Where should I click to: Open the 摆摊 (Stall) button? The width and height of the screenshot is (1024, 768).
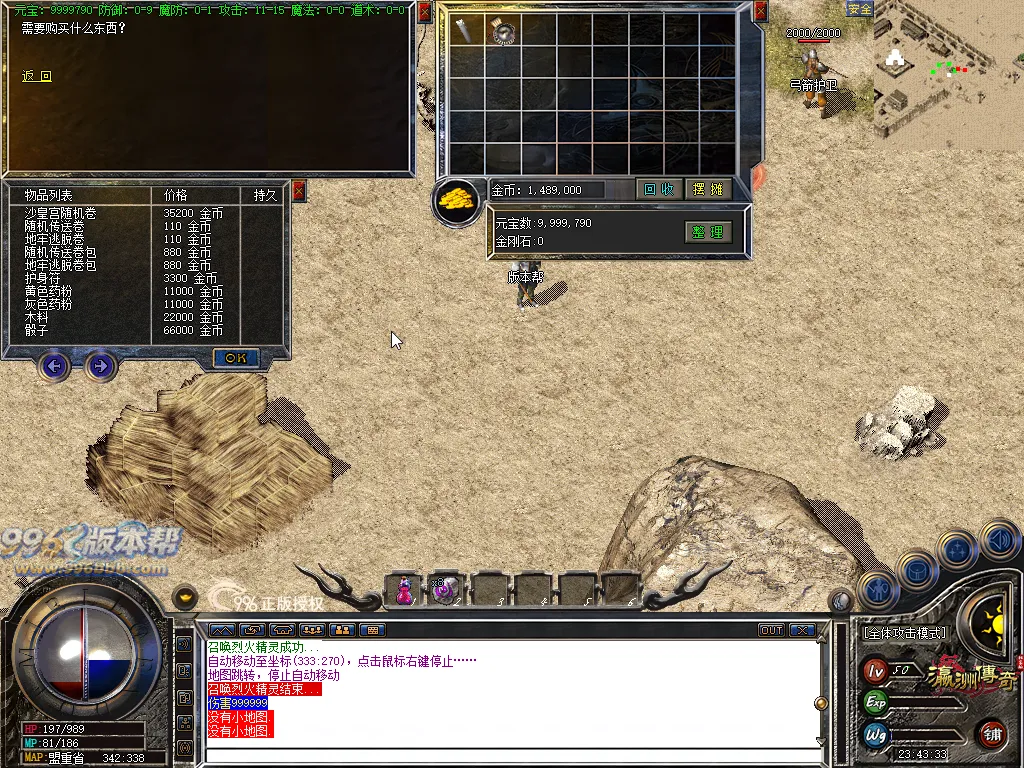[708, 189]
